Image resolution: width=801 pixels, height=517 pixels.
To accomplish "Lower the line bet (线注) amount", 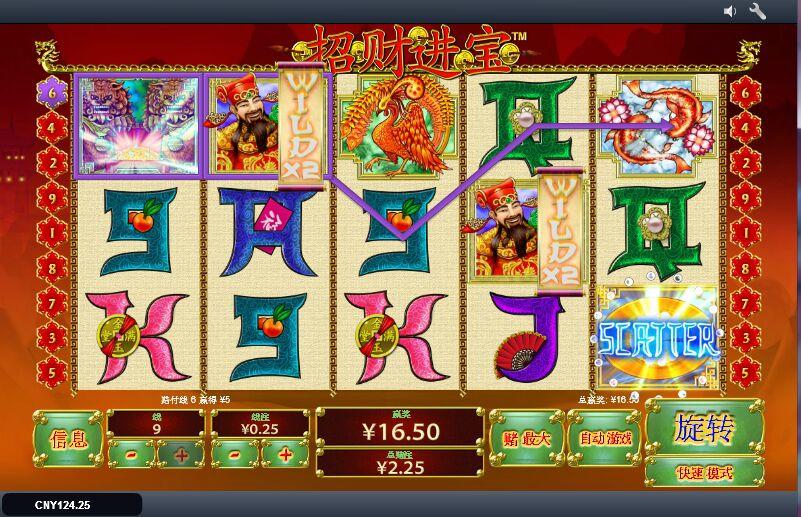I will [236, 455].
